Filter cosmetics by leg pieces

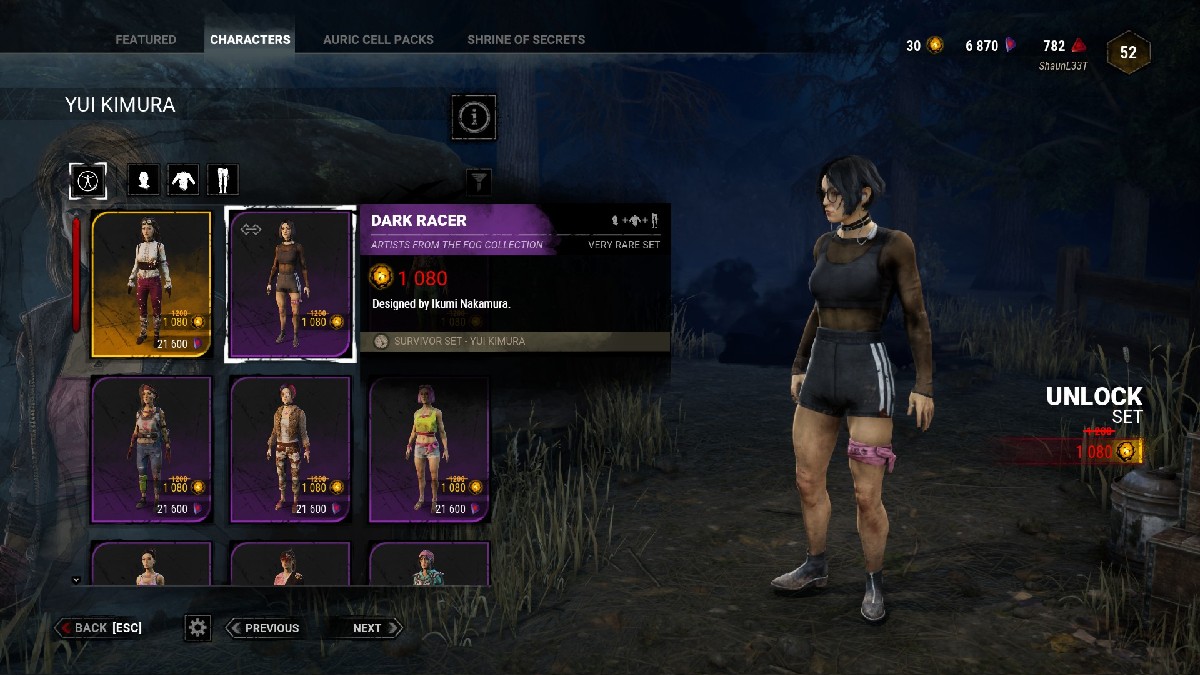[222, 180]
